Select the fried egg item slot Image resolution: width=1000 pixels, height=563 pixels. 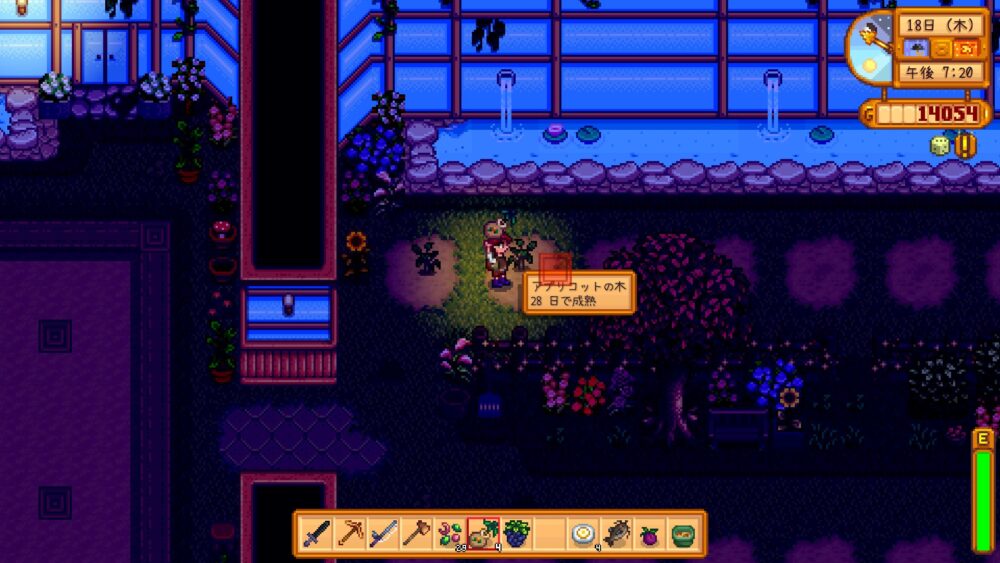(x=583, y=534)
